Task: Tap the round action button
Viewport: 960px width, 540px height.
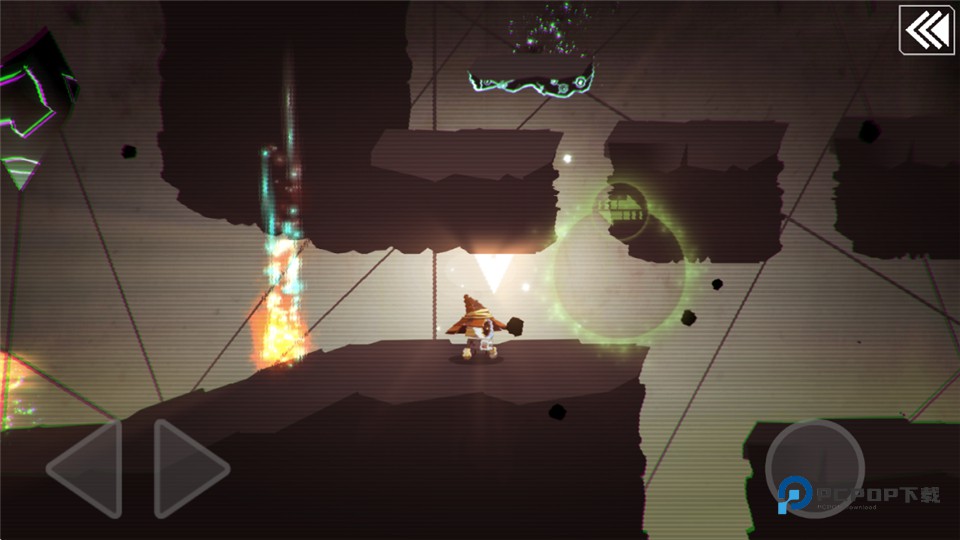Action: [814, 468]
